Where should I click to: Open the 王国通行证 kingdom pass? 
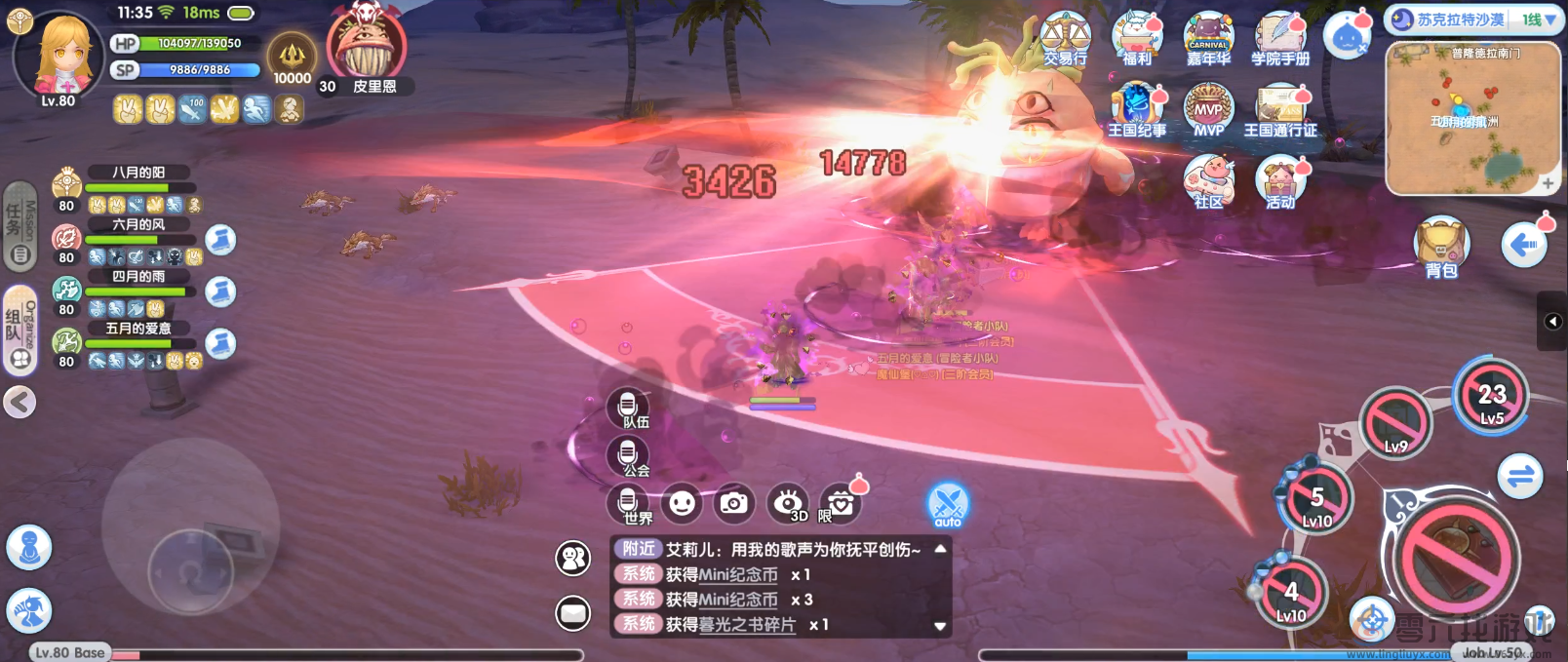(x=1280, y=109)
